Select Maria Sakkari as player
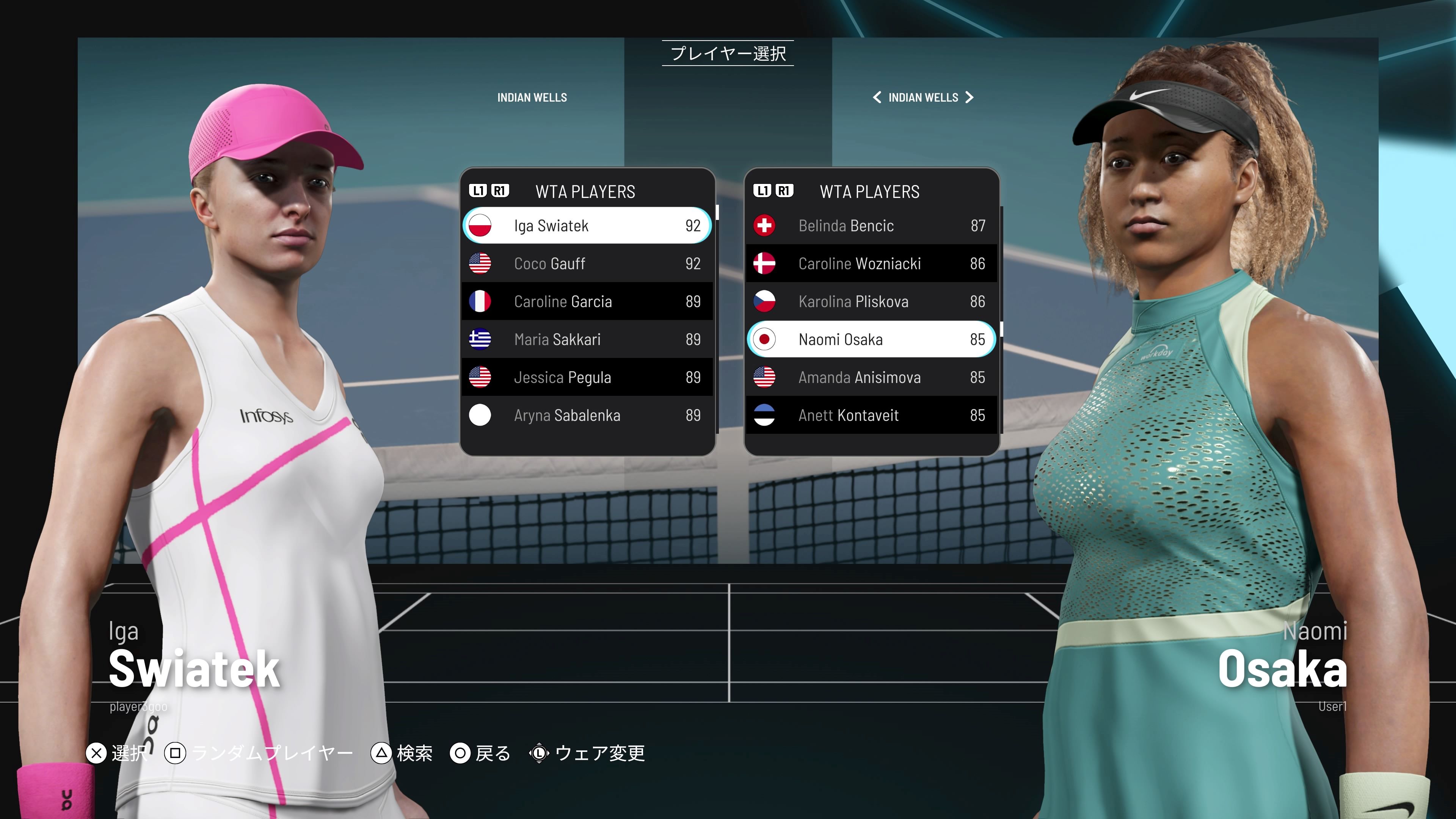 click(x=587, y=339)
